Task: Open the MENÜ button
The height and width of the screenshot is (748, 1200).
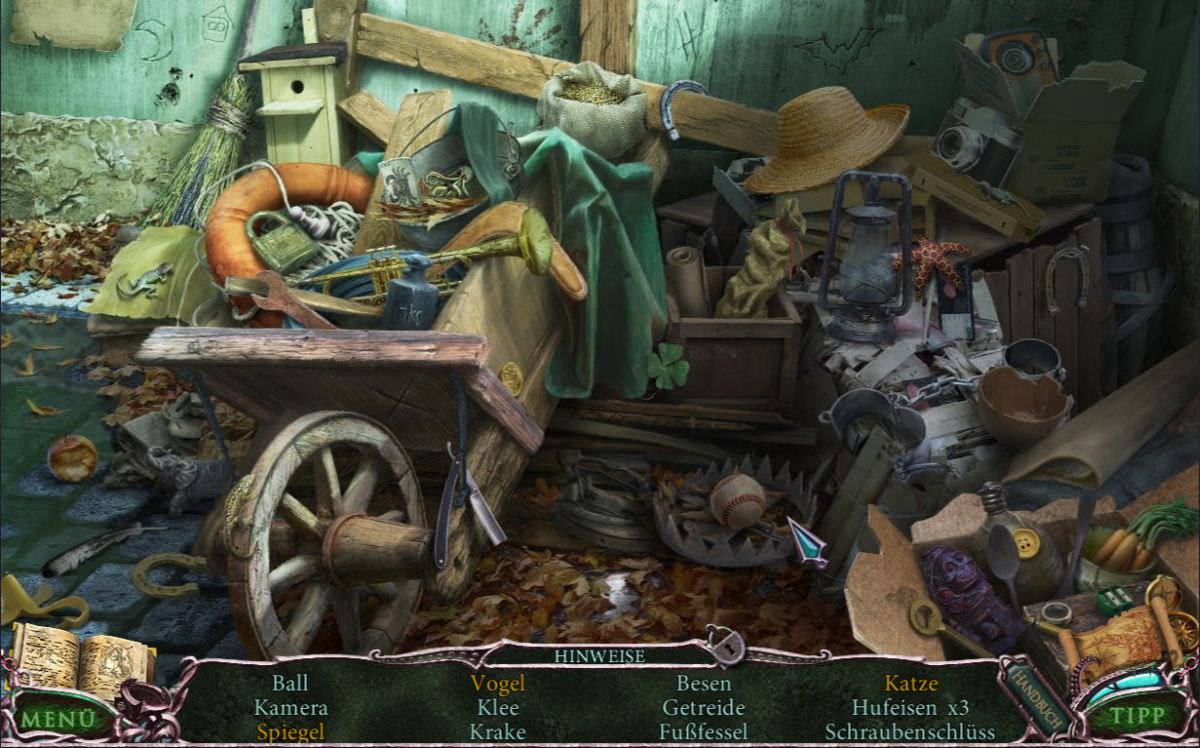Action: point(60,718)
